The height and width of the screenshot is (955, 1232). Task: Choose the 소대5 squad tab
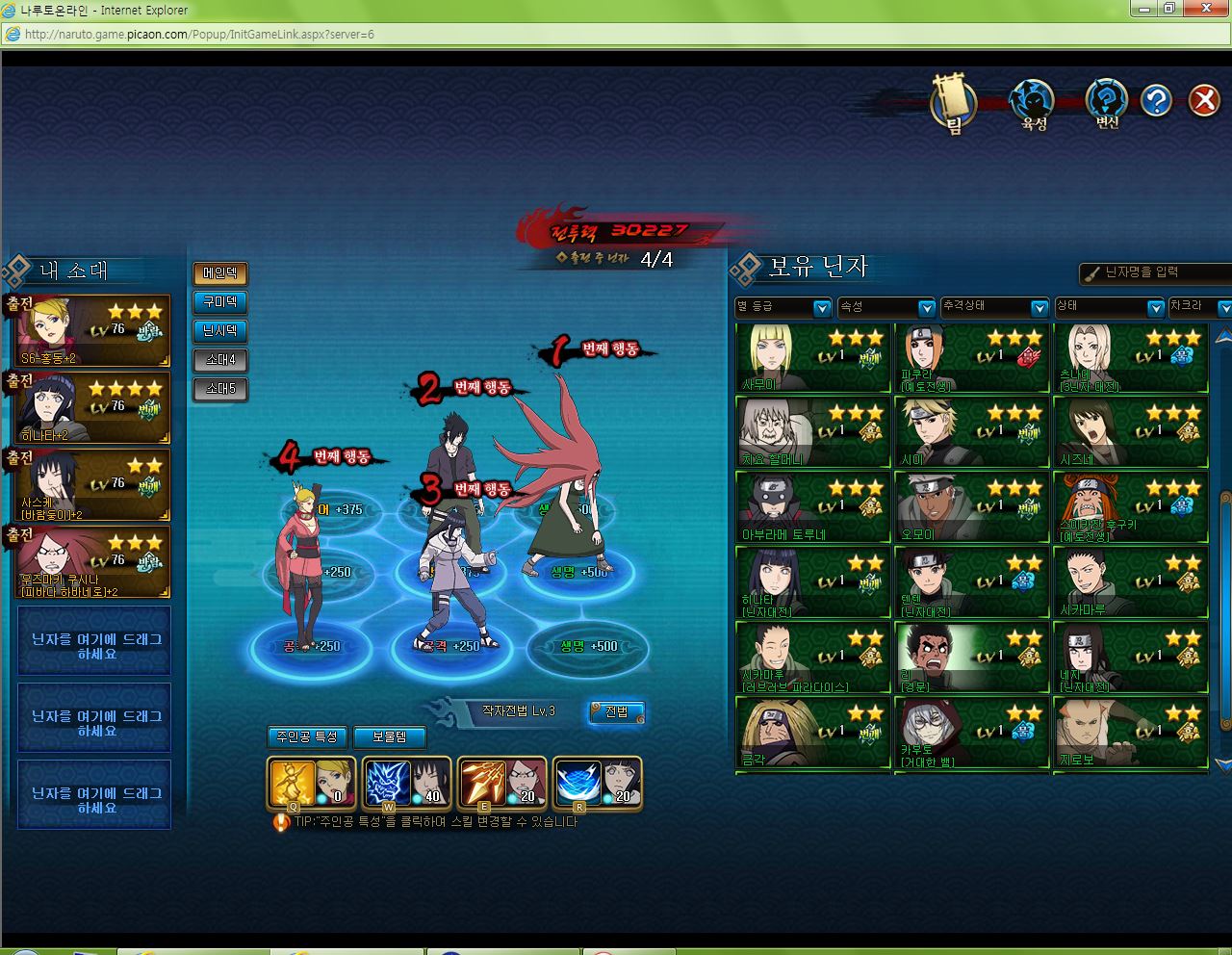click(x=219, y=389)
